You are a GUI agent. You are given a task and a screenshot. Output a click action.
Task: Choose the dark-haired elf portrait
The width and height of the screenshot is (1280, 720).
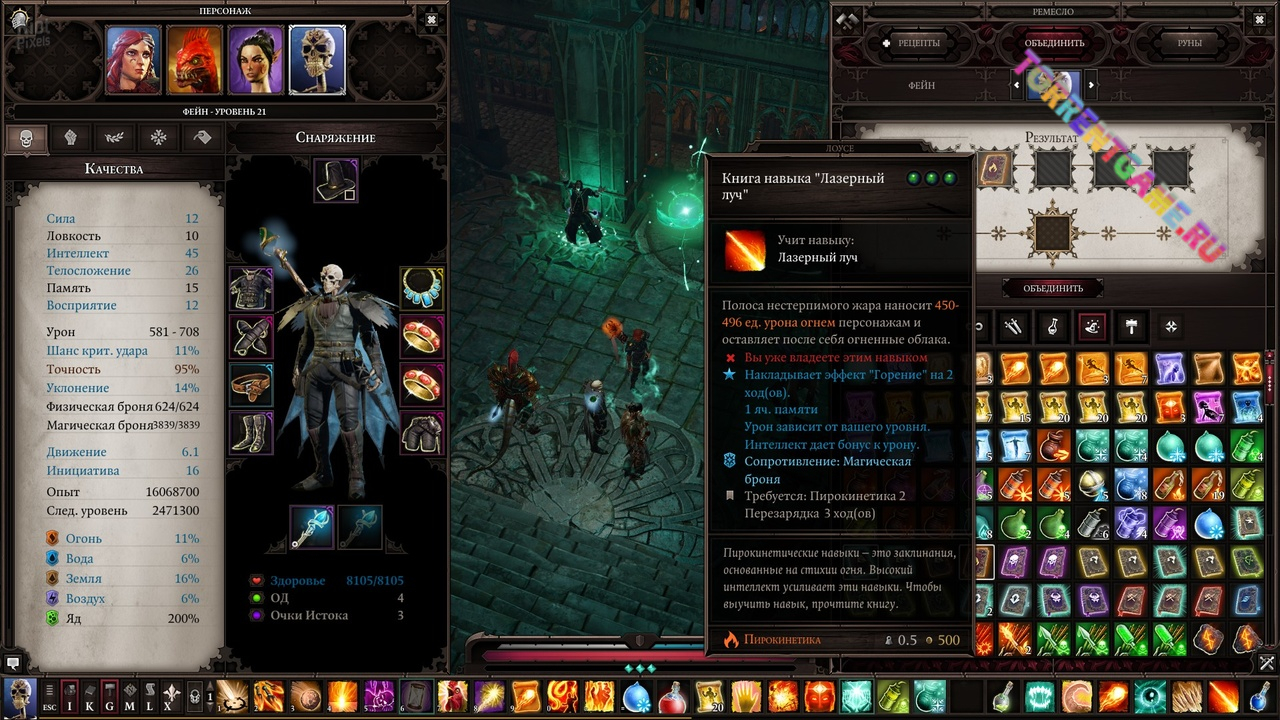256,60
